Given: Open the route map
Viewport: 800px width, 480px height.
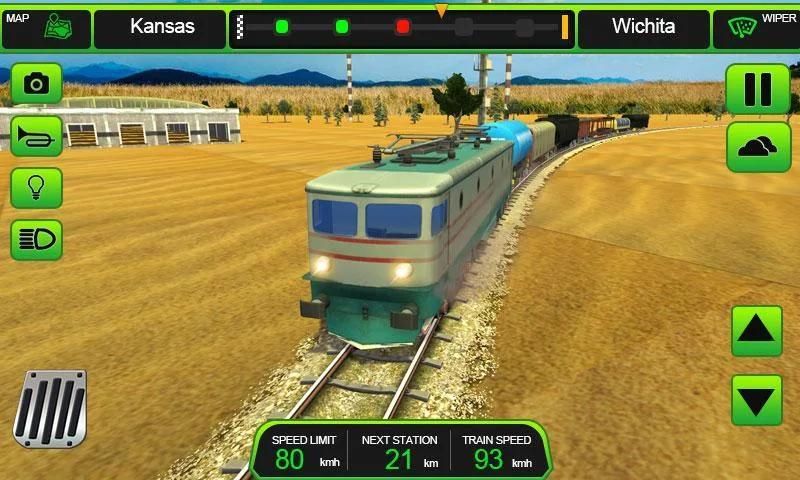Looking at the screenshot, I should tap(45, 28).
